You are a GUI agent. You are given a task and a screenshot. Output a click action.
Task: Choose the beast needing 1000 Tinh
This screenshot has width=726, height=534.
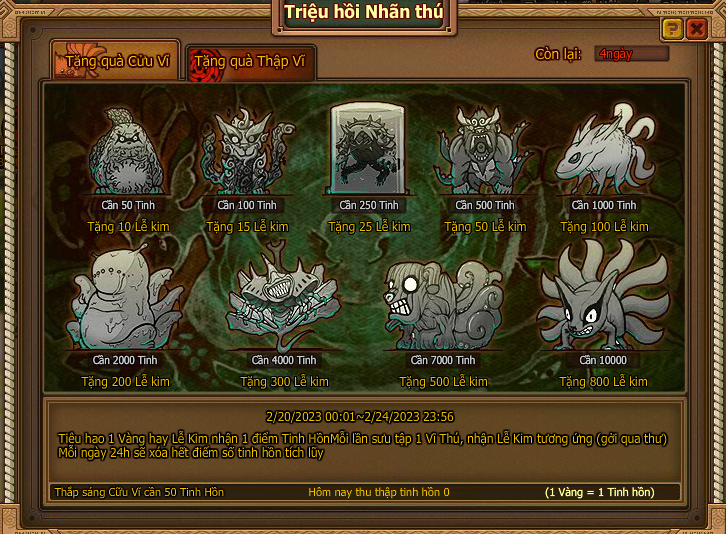coord(603,150)
